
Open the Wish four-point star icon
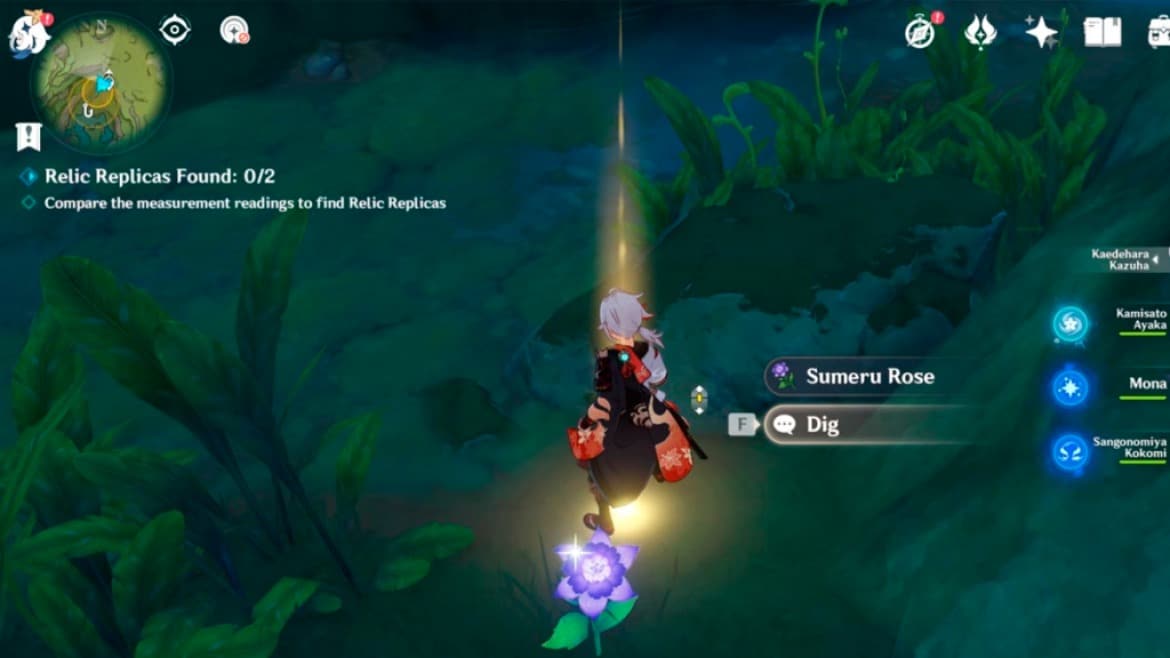click(1041, 32)
